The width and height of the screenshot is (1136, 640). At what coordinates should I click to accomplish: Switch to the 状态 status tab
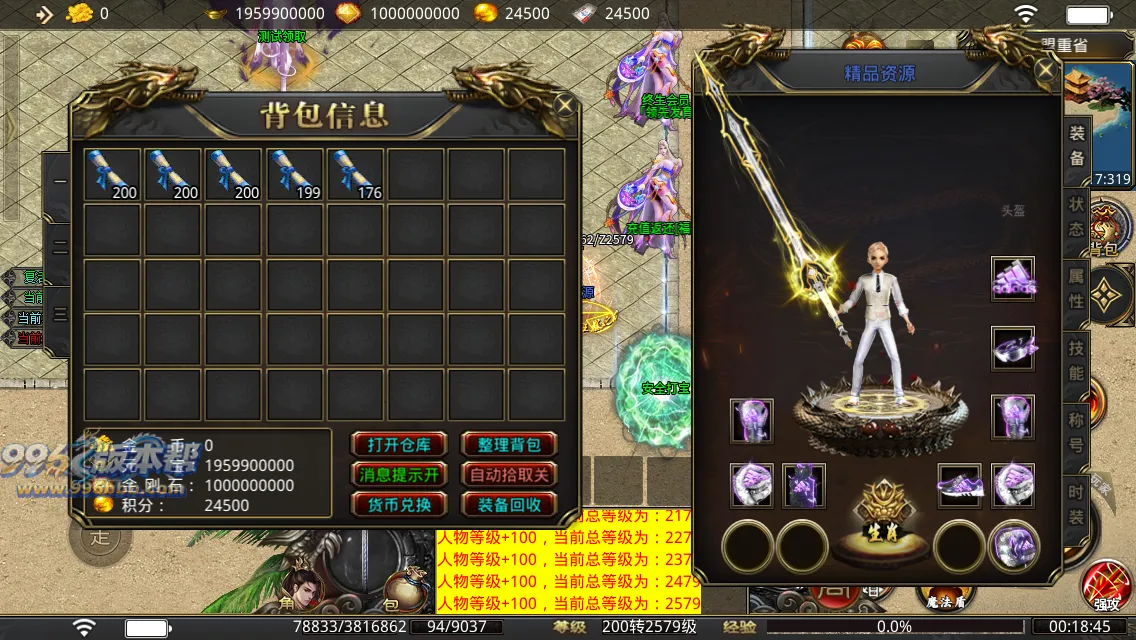1076,216
